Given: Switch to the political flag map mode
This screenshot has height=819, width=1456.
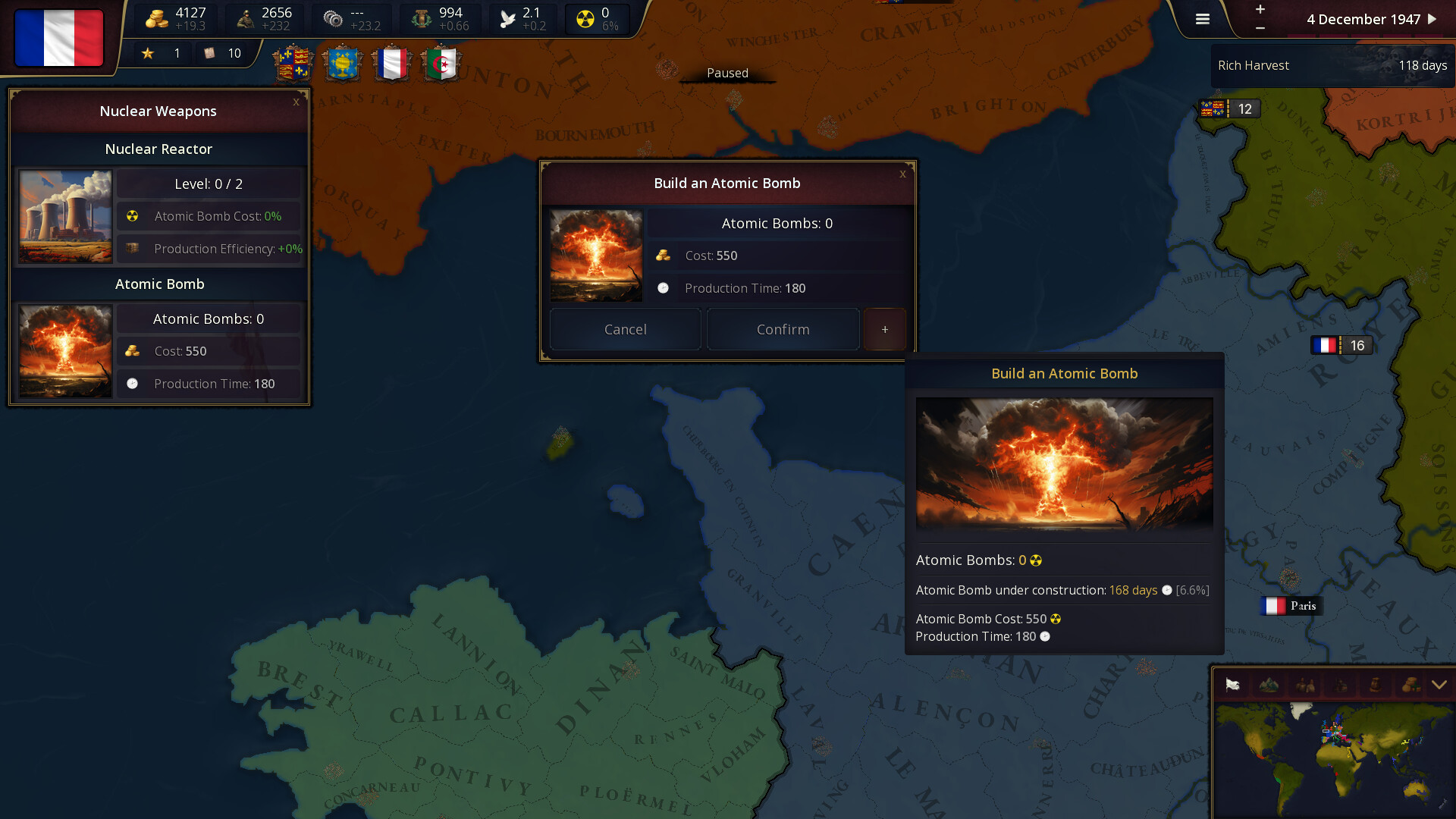Looking at the screenshot, I should pyautogui.click(x=1232, y=685).
